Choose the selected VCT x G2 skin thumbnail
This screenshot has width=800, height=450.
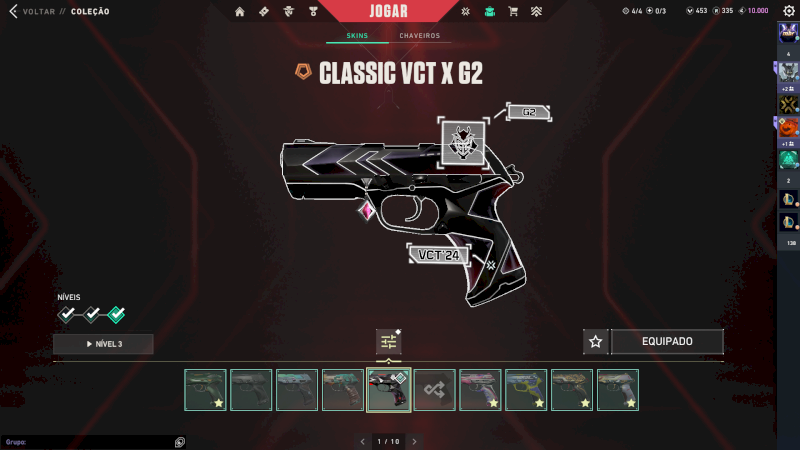pos(389,390)
